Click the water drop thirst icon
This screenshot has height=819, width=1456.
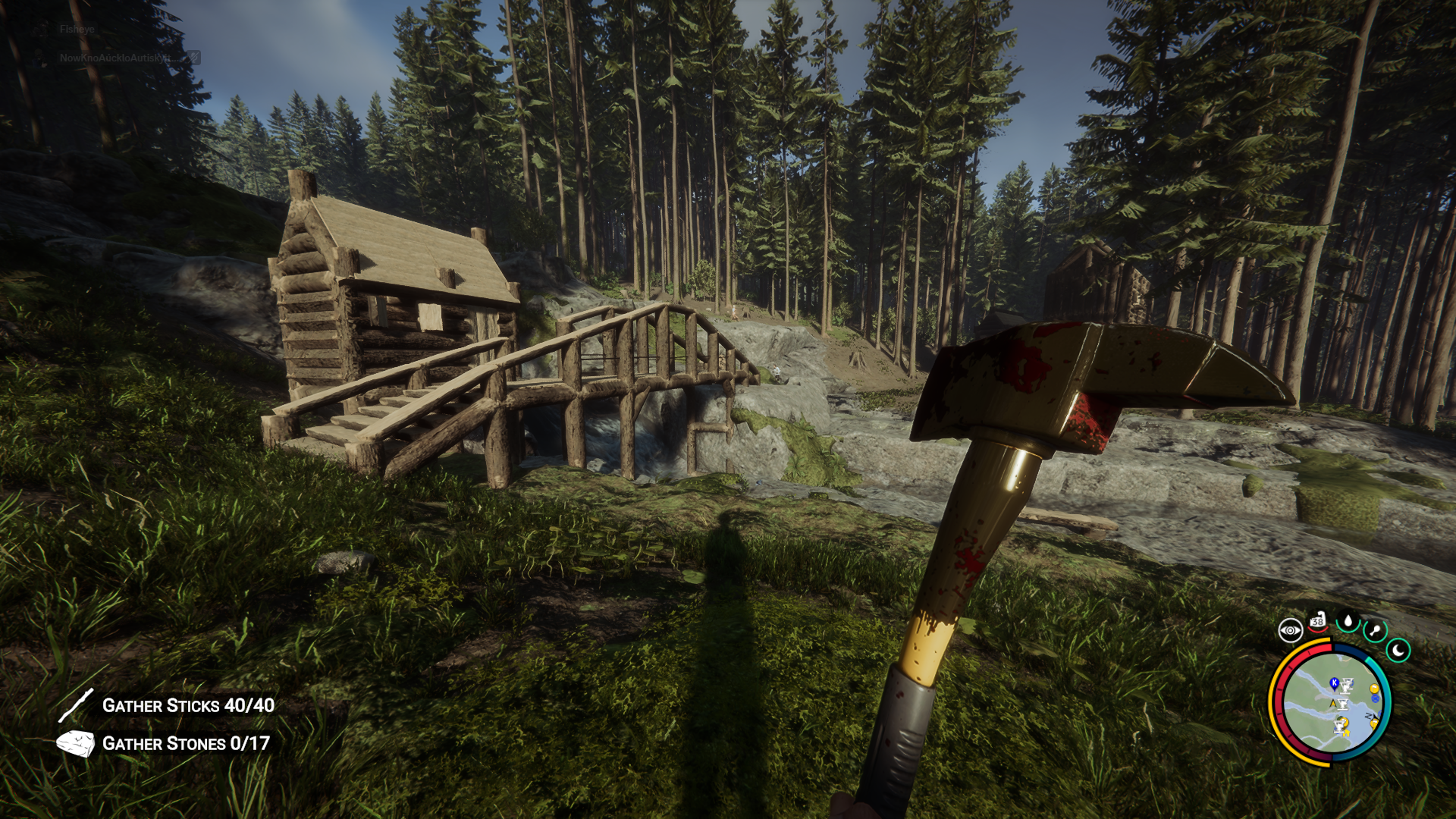(1348, 622)
